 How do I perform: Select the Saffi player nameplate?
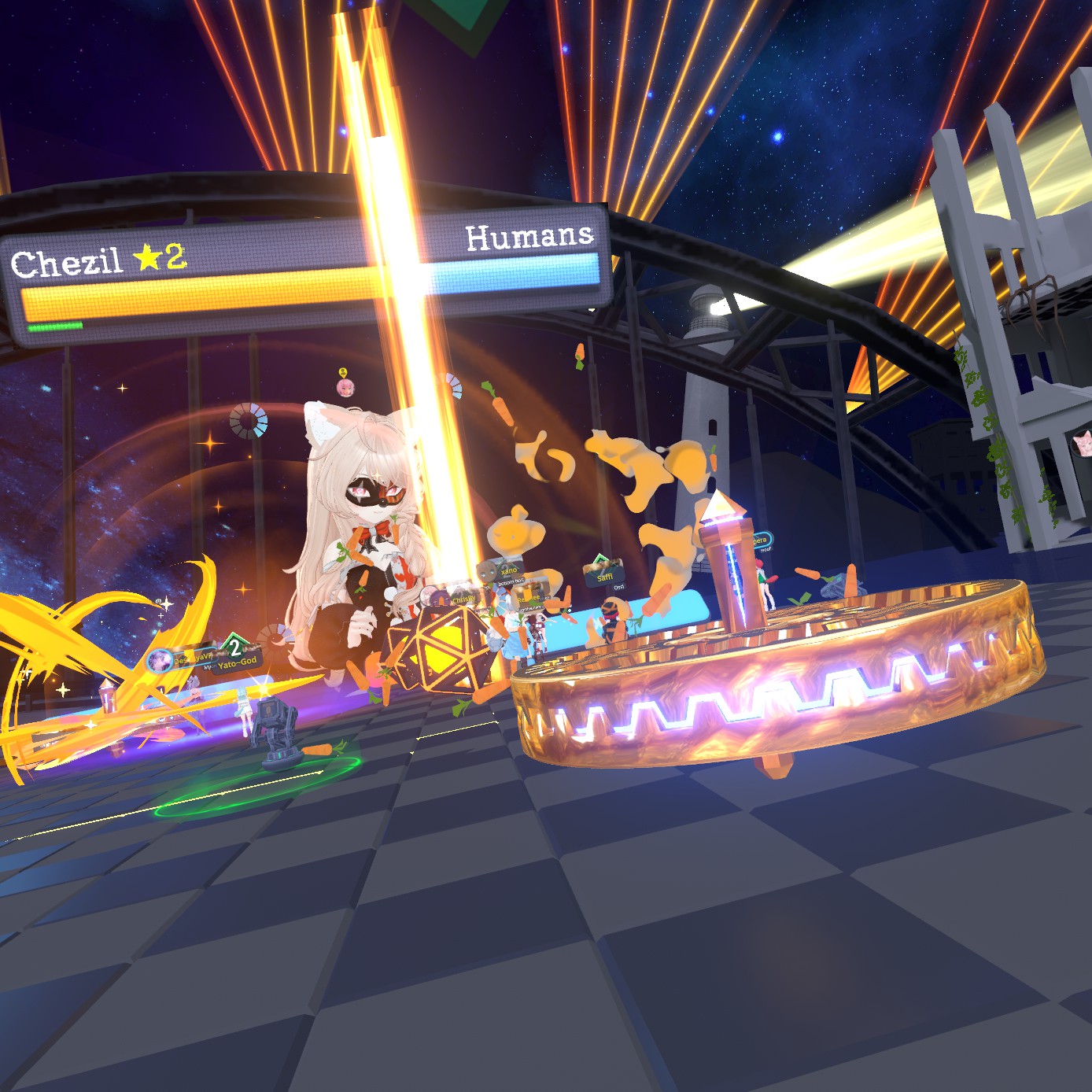coord(604,577)
